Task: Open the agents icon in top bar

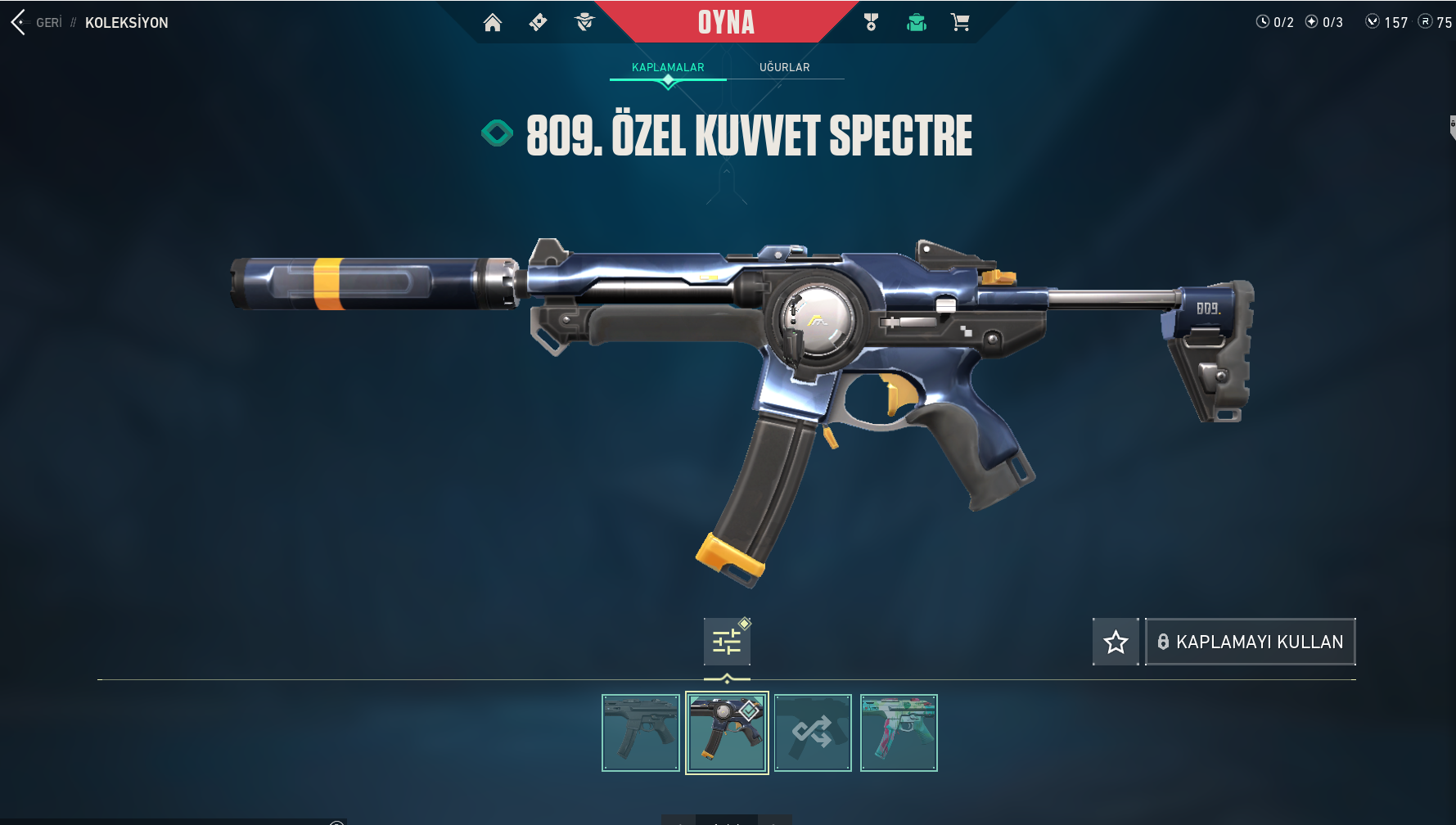Action: point(584,22)
